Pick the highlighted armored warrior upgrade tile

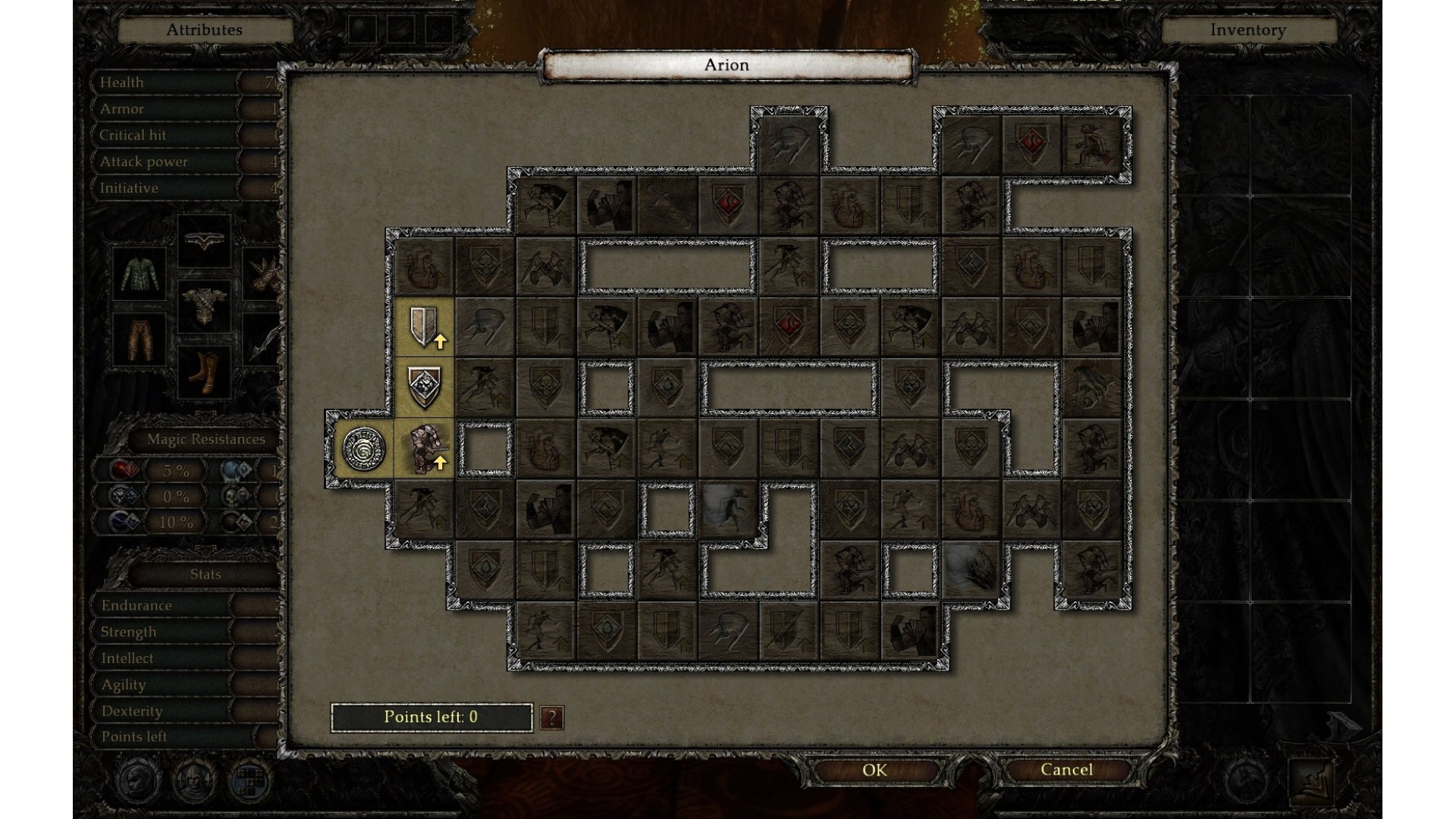tap(425, 449)
